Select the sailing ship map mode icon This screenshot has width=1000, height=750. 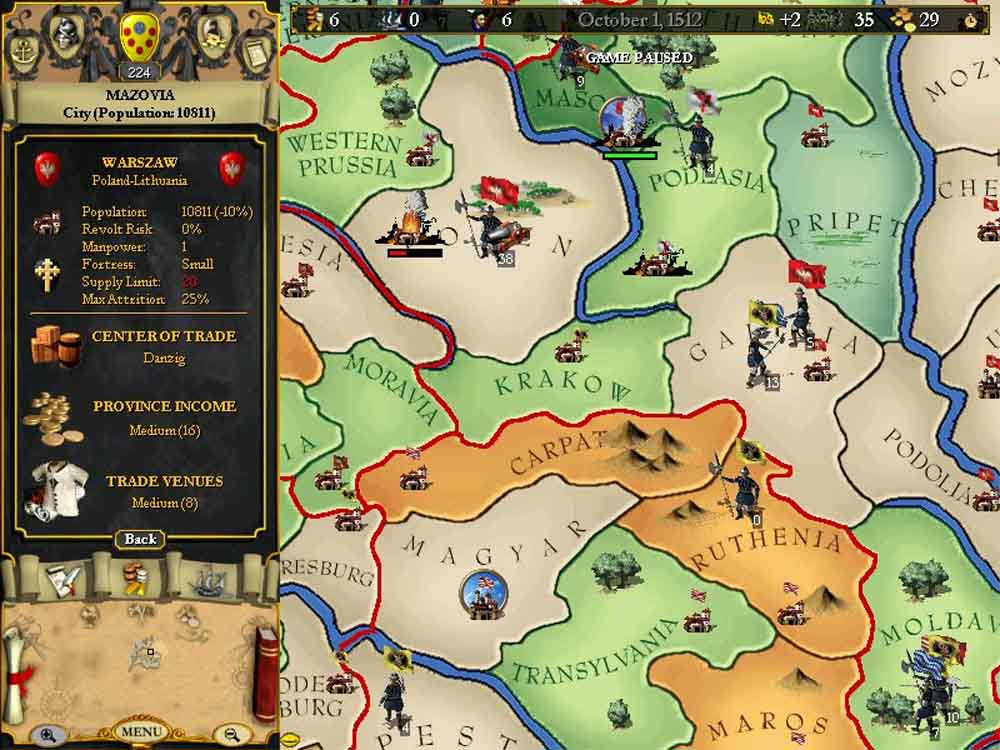[x=207, y=578]
